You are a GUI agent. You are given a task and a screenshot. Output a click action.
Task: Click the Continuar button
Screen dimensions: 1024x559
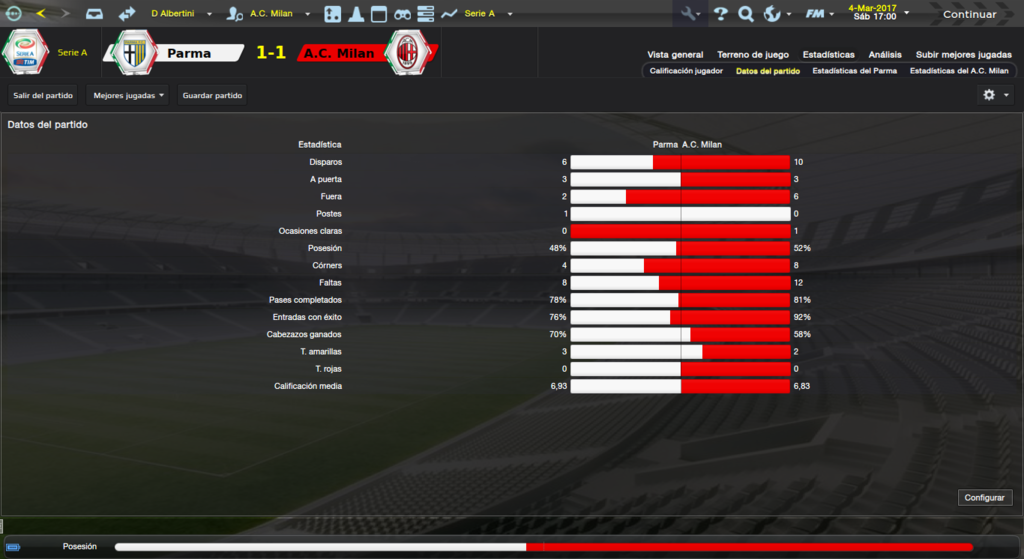(x=969, y=14)
